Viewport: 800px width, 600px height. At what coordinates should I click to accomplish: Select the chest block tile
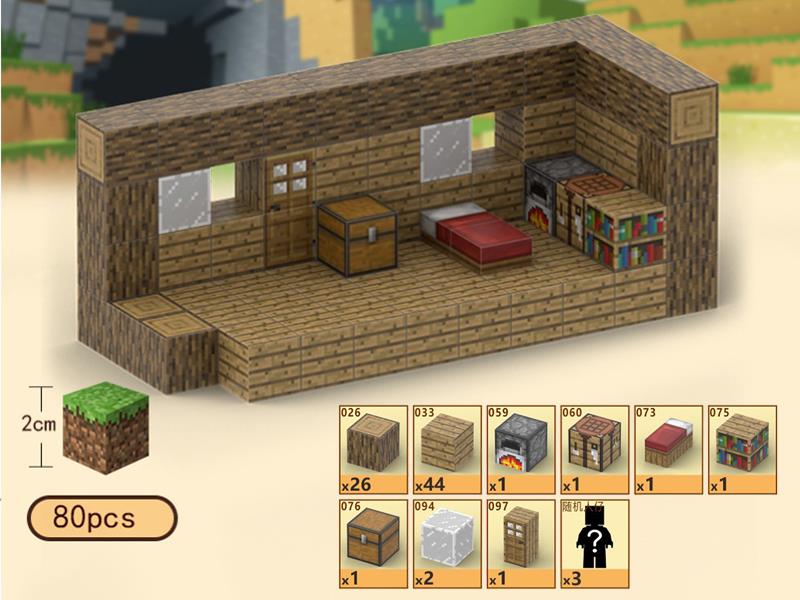(x=373, y=542)
